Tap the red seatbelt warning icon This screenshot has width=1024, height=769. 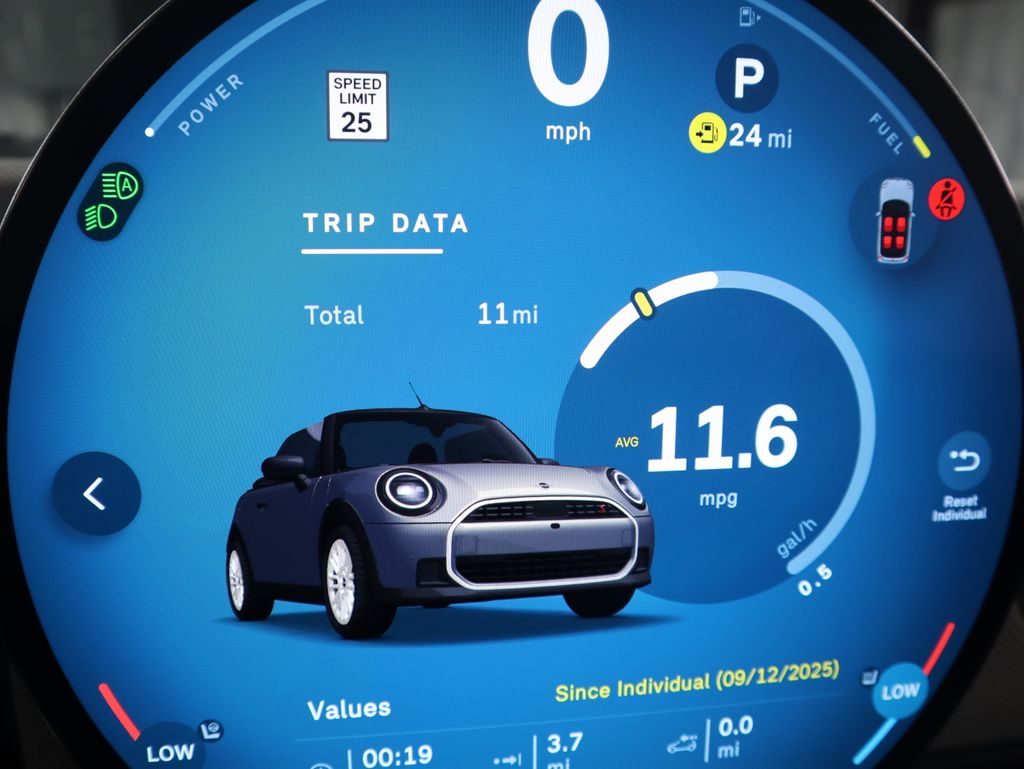tap(946, 200)
